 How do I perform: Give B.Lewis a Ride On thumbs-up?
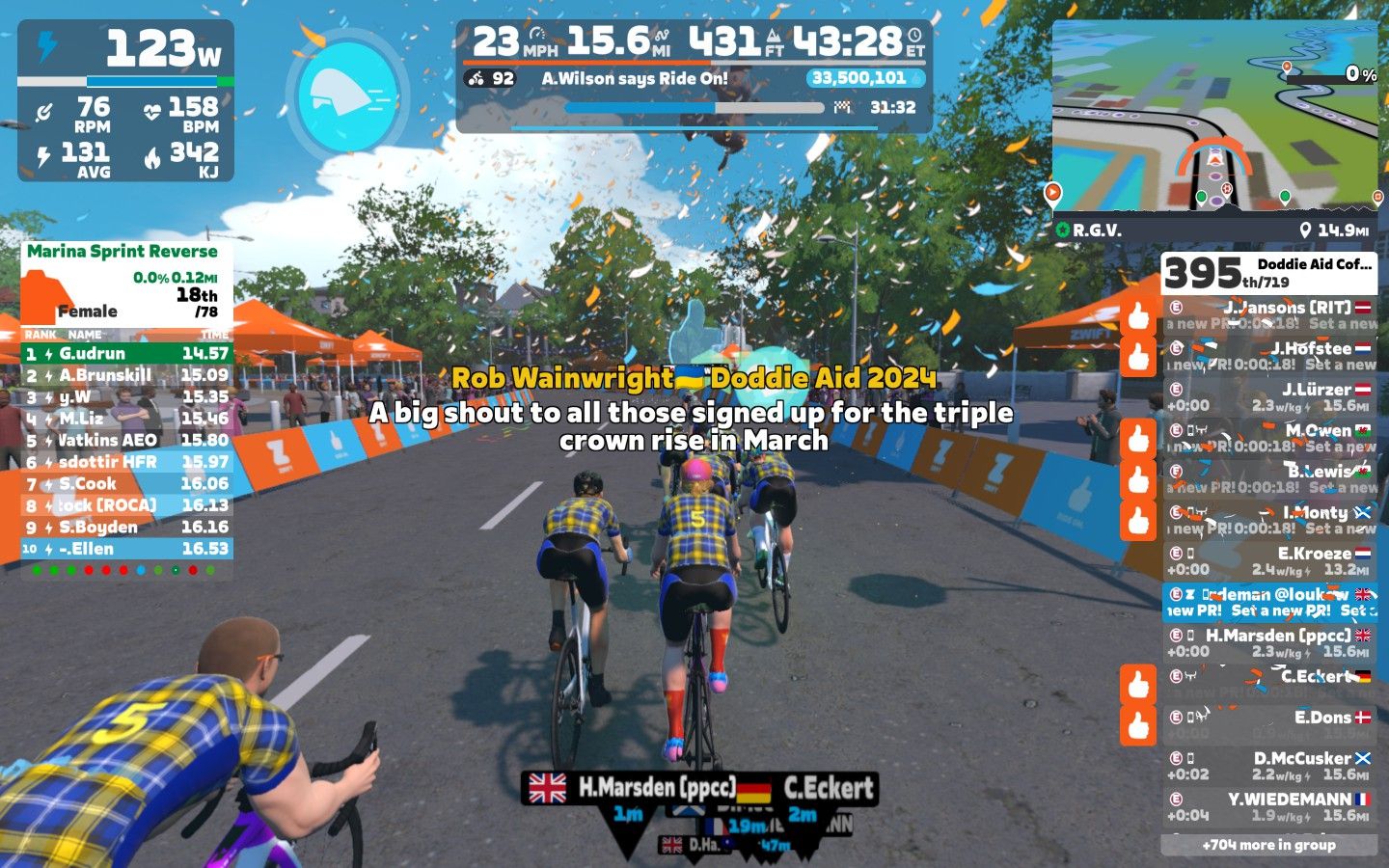coord(1138,479)
